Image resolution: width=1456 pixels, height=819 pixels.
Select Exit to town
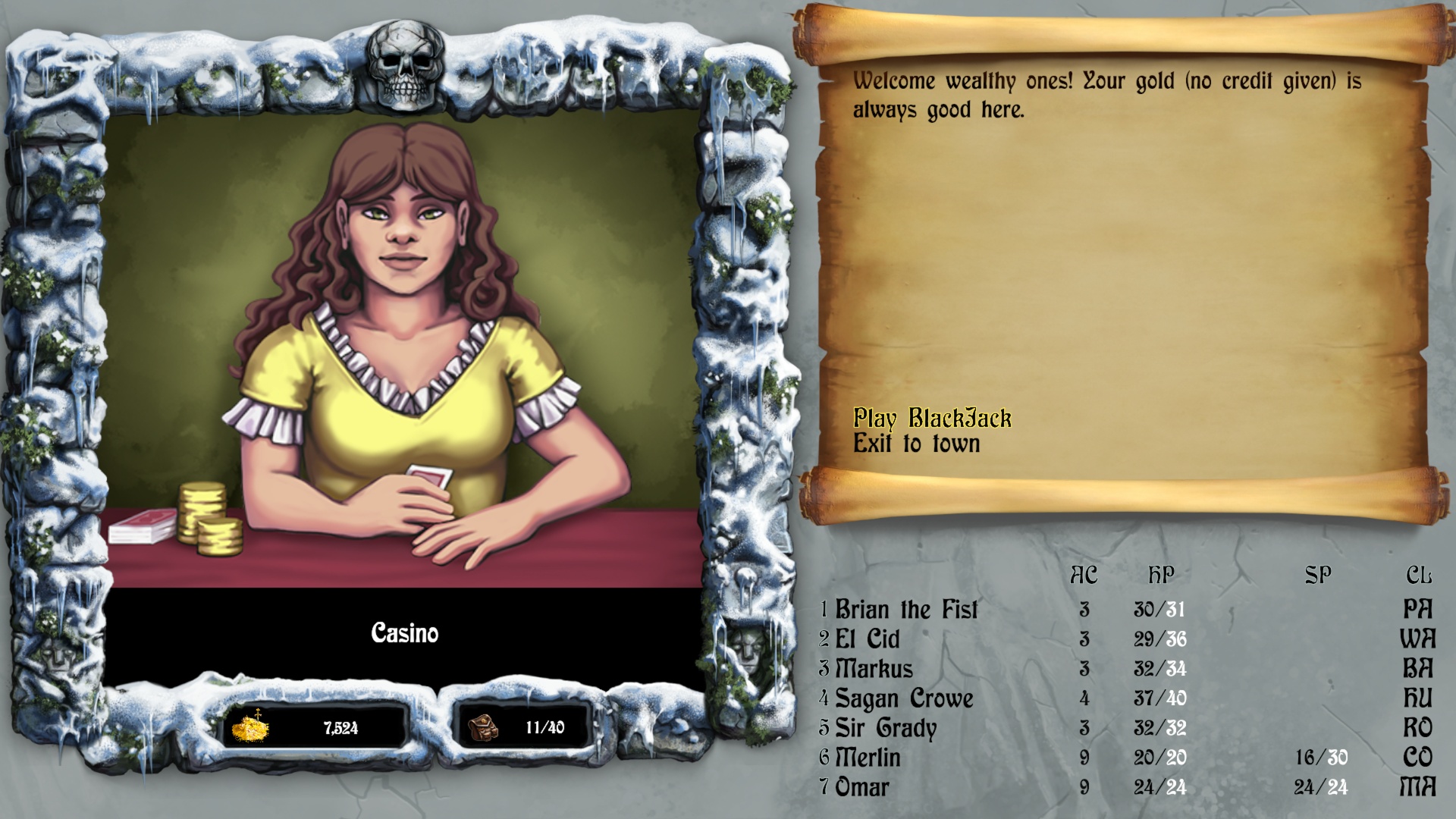tap(916, 444)
